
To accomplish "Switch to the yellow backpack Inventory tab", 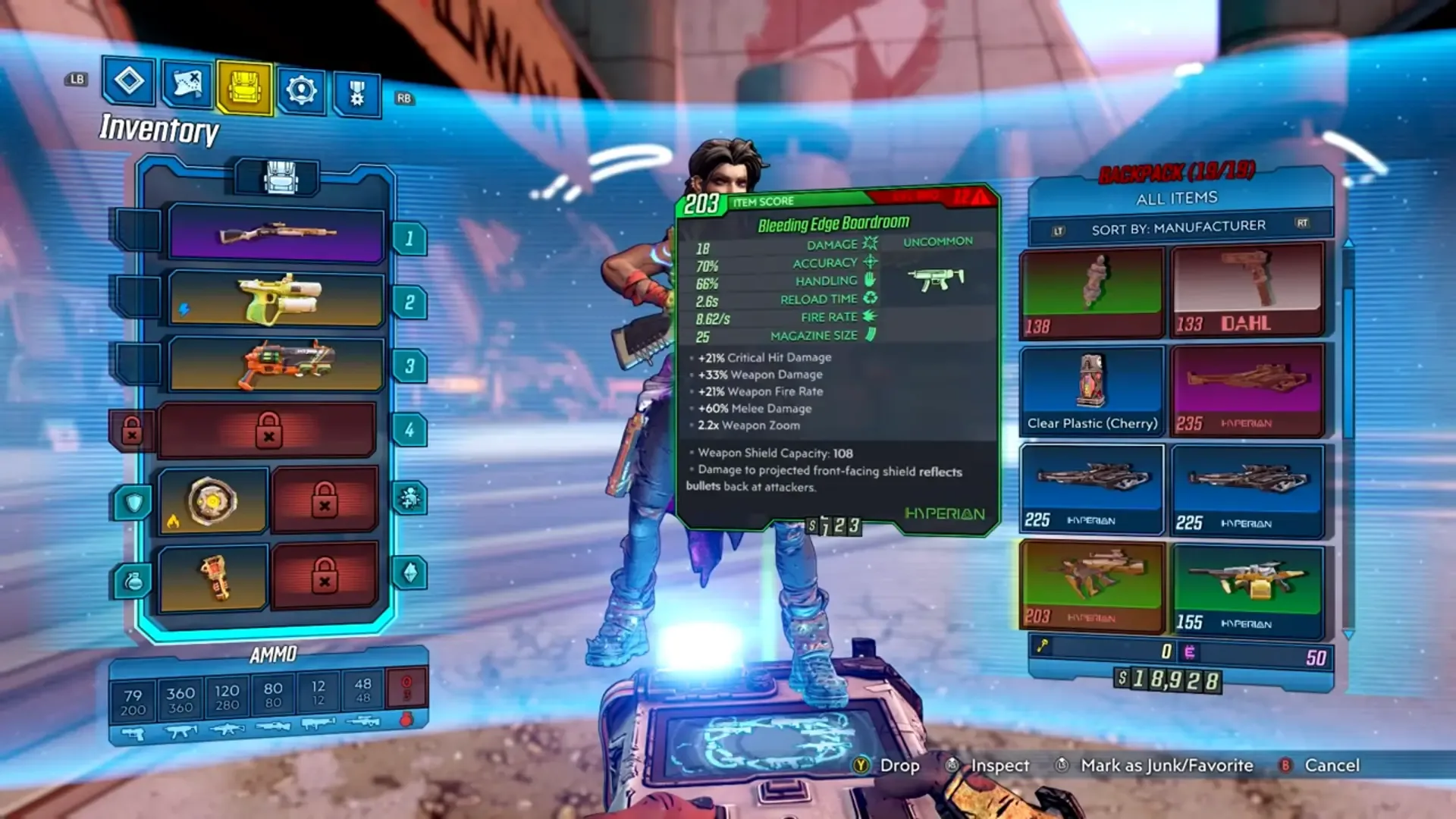I will (x=244, y=87).
